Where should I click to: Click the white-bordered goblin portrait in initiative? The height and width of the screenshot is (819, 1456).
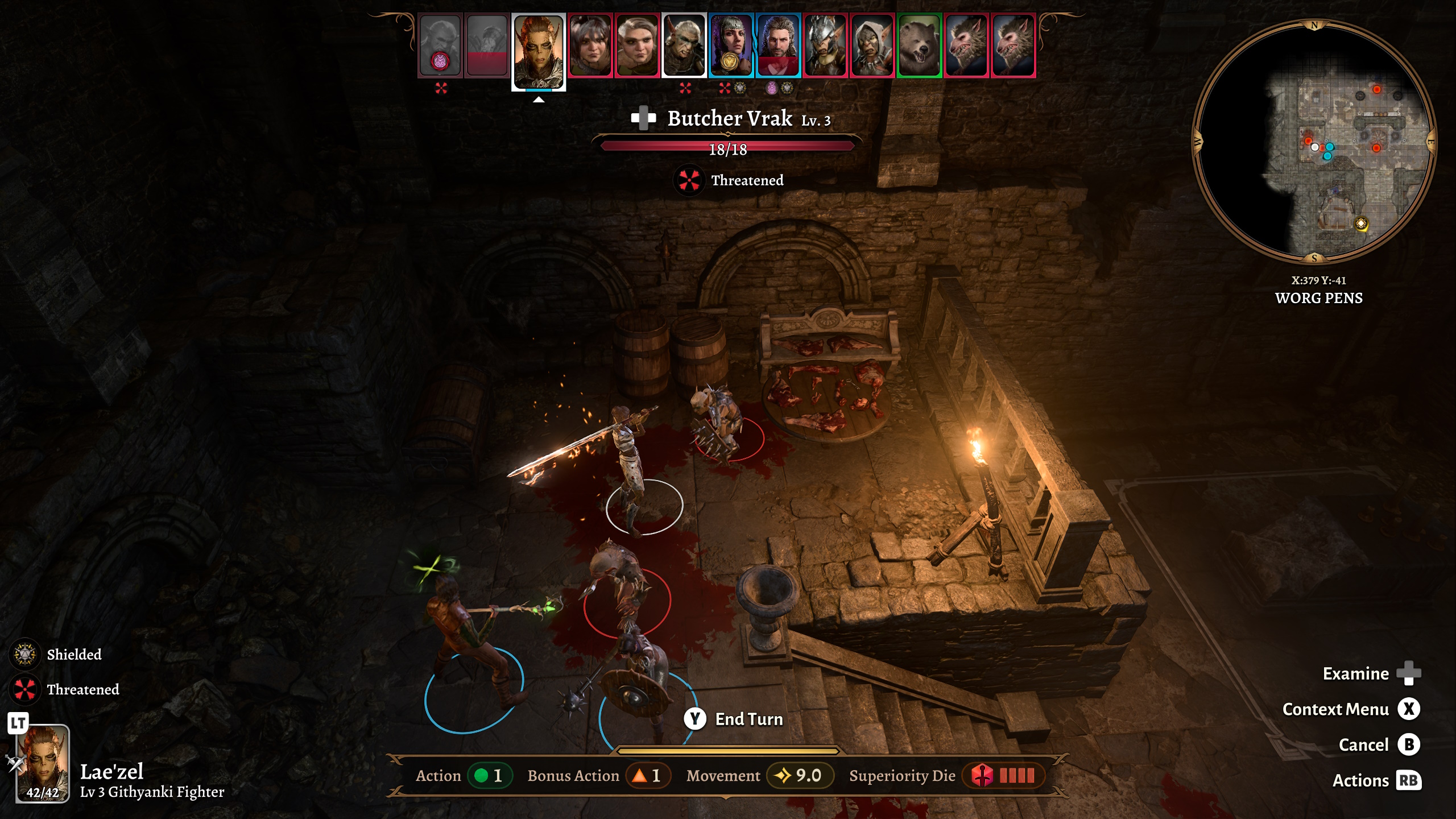684,45
